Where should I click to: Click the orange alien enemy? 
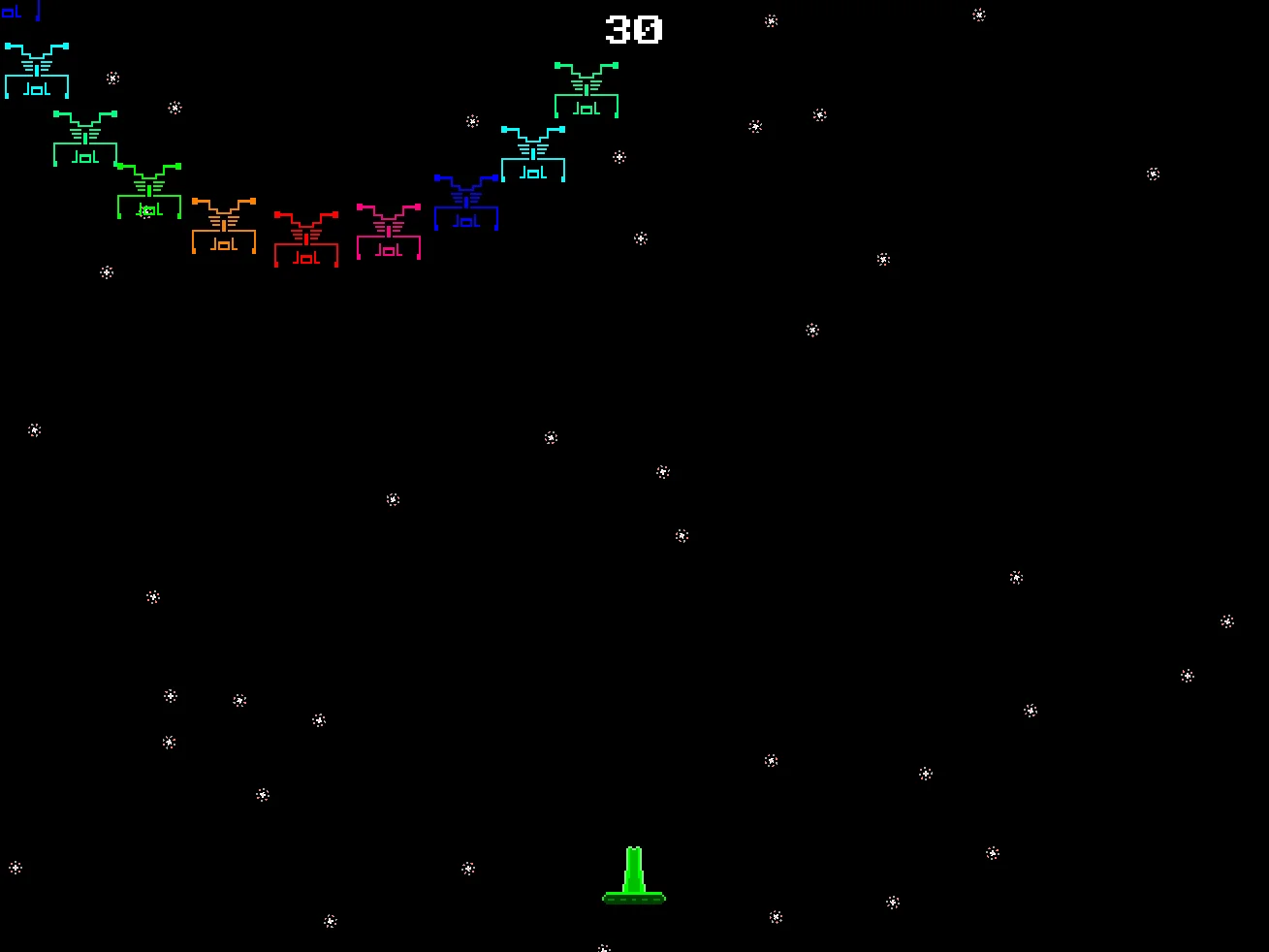224,225
